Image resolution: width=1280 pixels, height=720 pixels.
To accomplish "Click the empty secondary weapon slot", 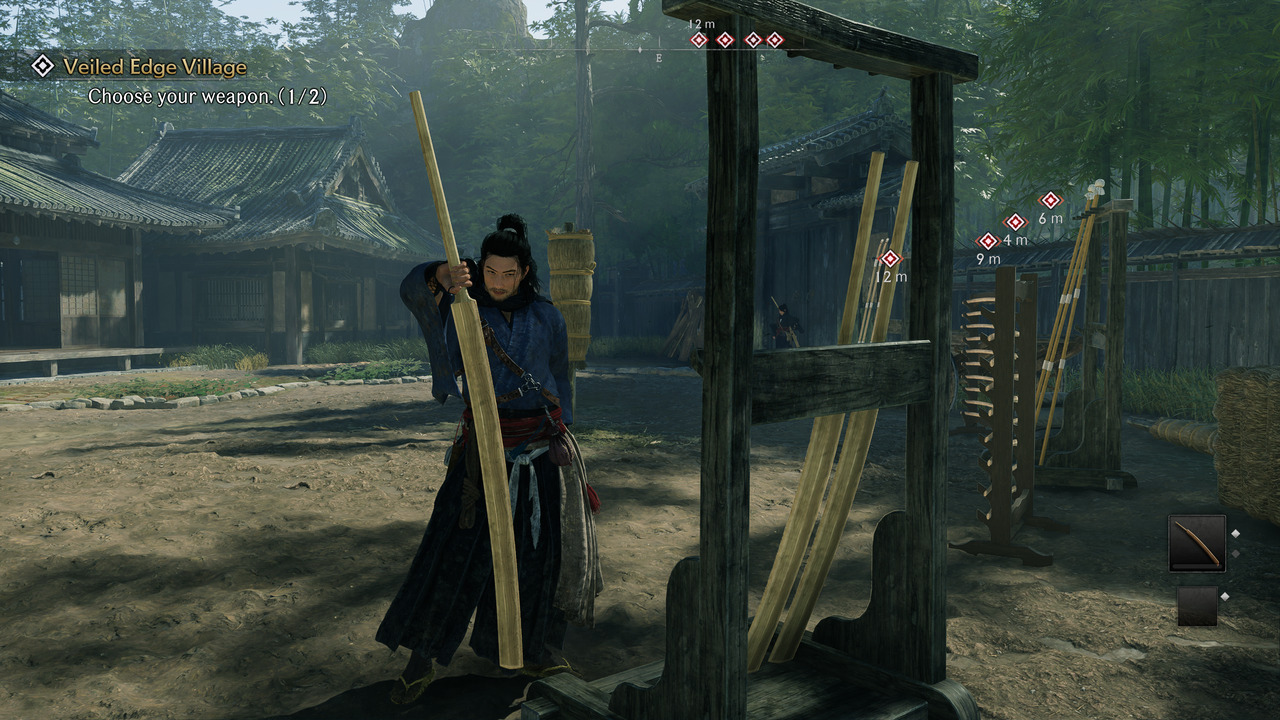I will [1198, 605].
